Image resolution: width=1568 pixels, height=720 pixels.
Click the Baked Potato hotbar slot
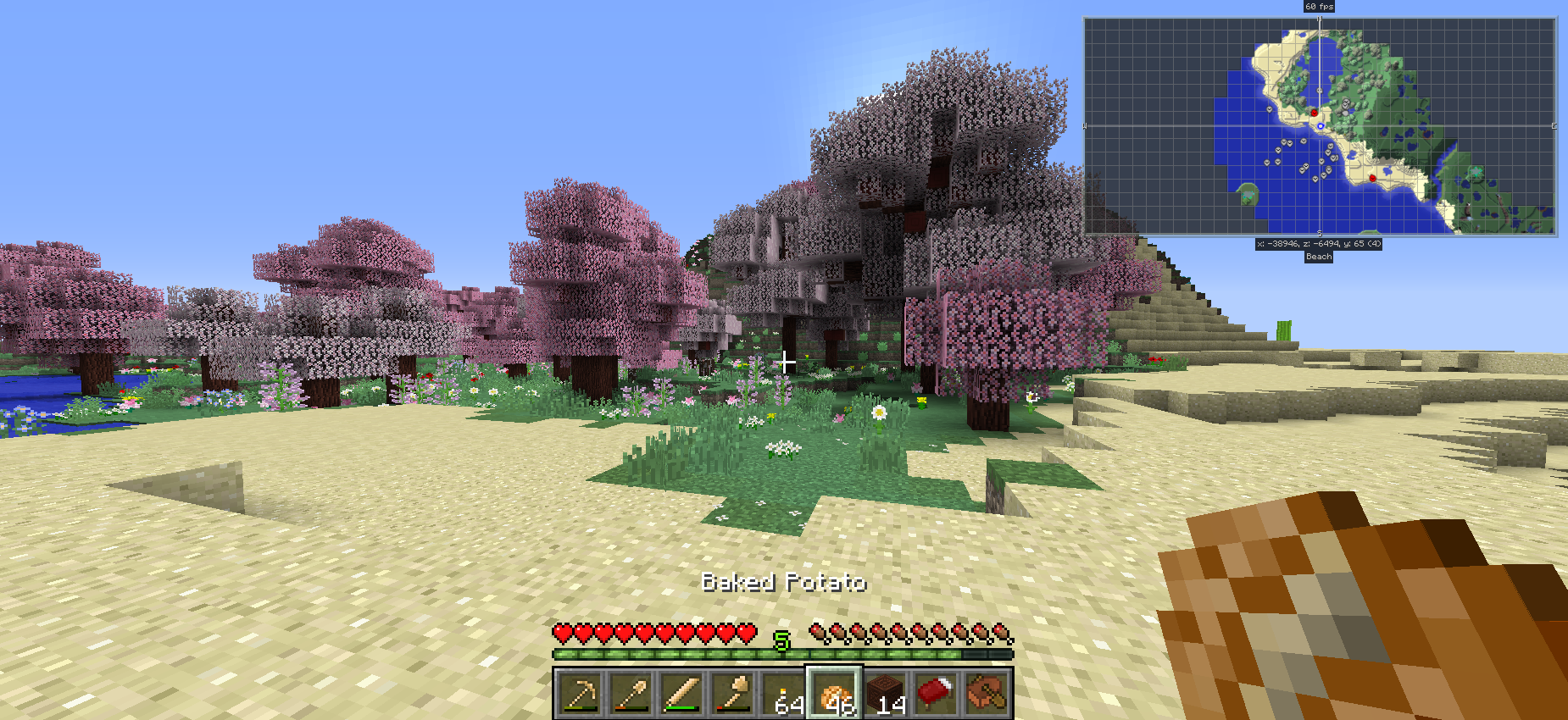[x=835, y=694]
